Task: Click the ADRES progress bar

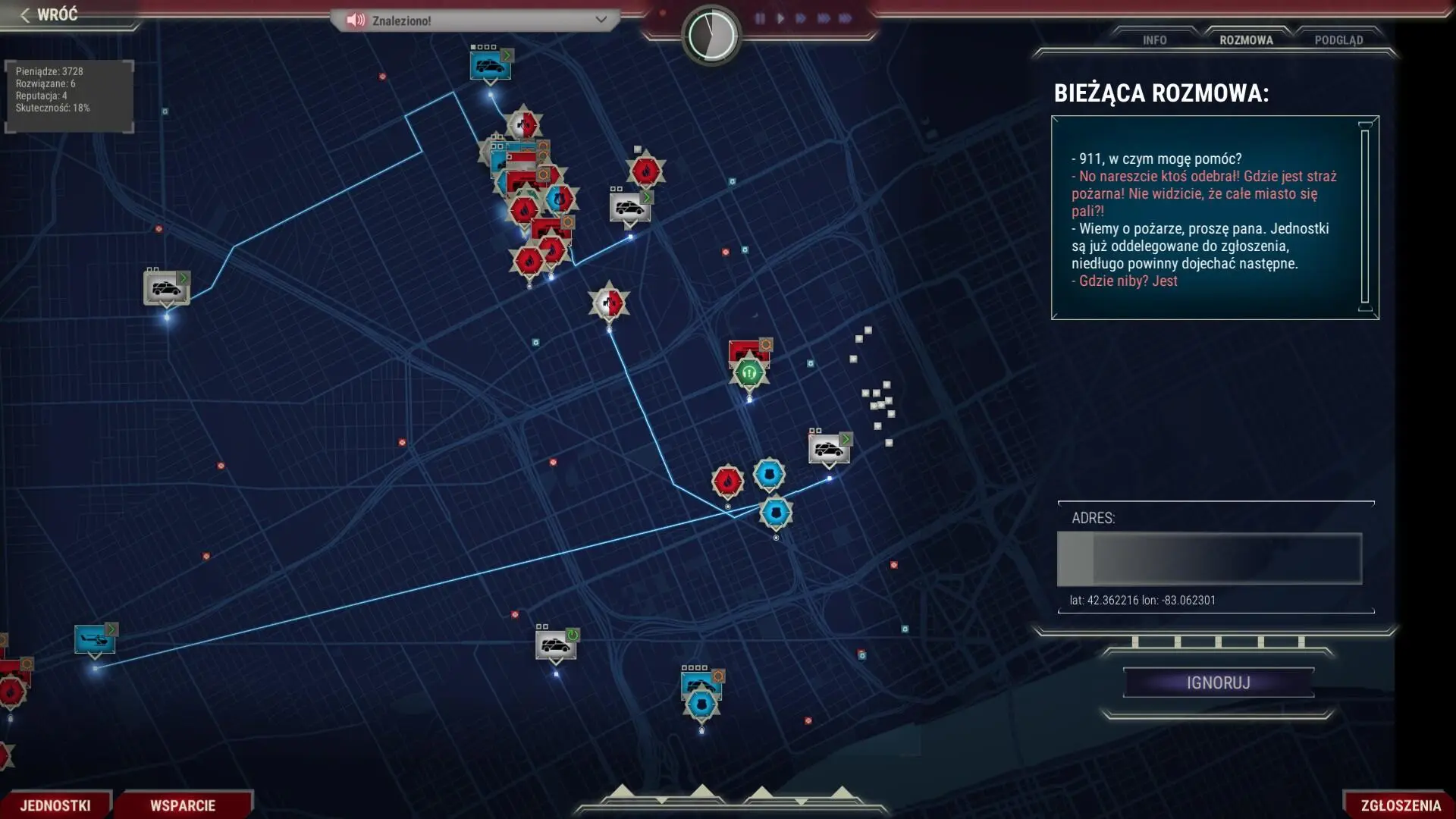Action: [x=1209, y=559]
